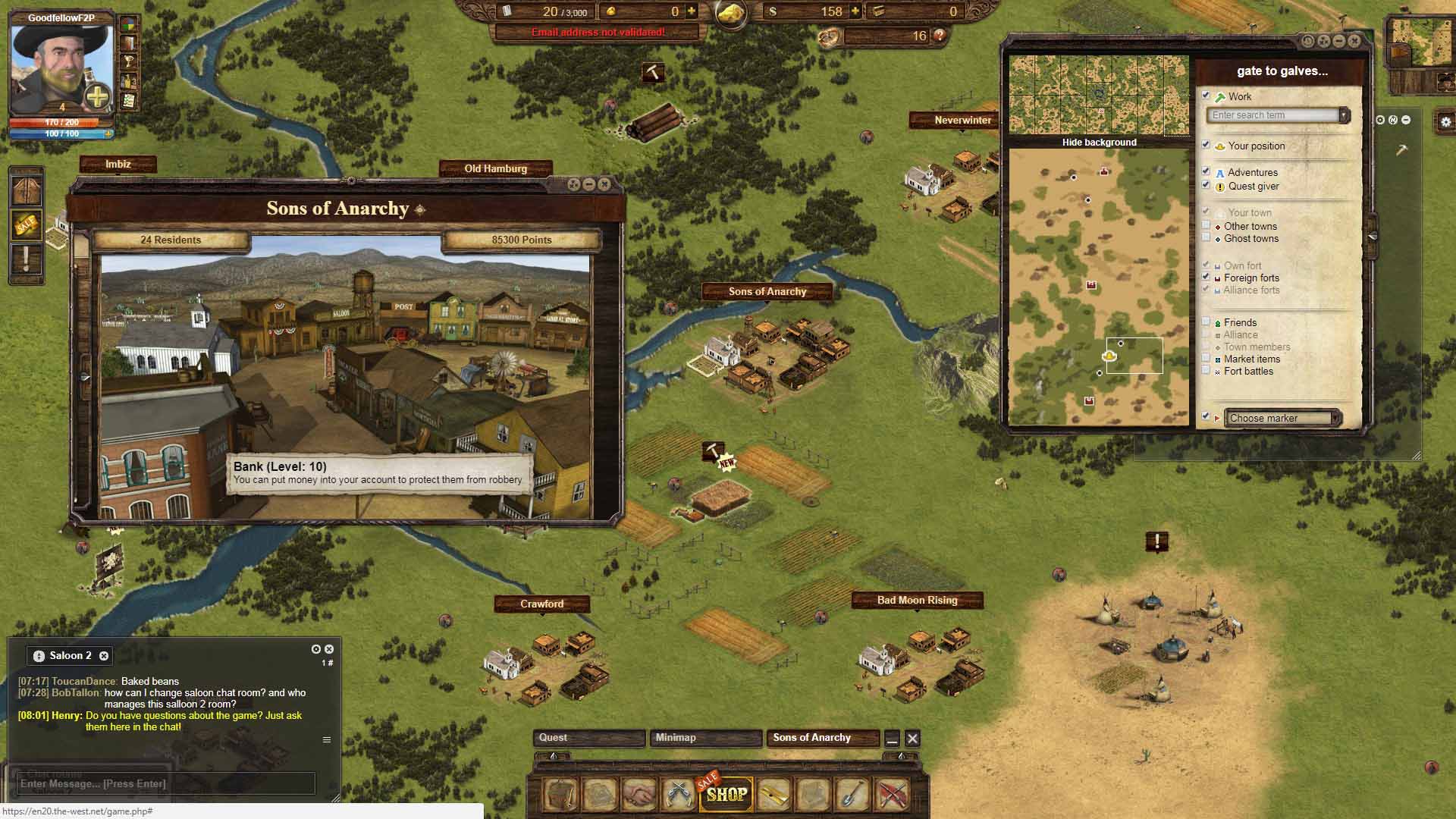Open the SHOP from the bottom bar

click(726, 794)
